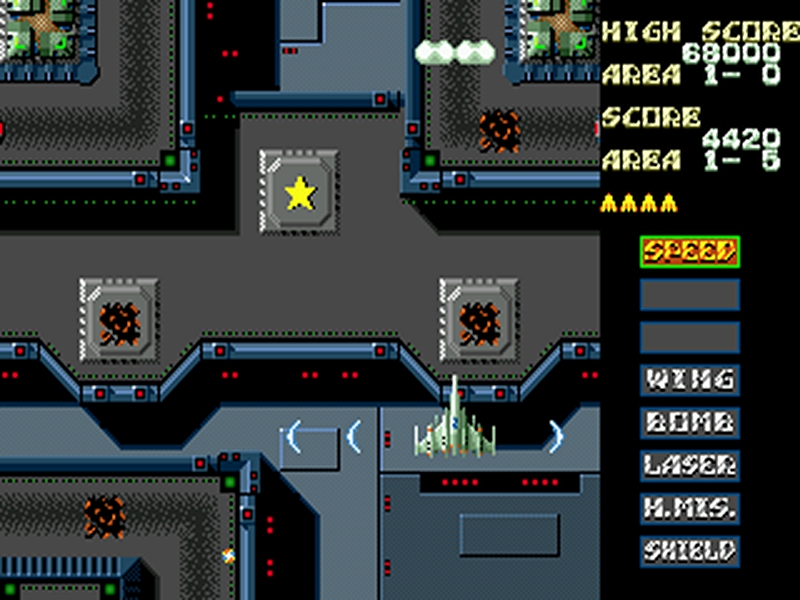
Task: Pick the H.MIS. homing missile slot
Action: coord(690,508)
